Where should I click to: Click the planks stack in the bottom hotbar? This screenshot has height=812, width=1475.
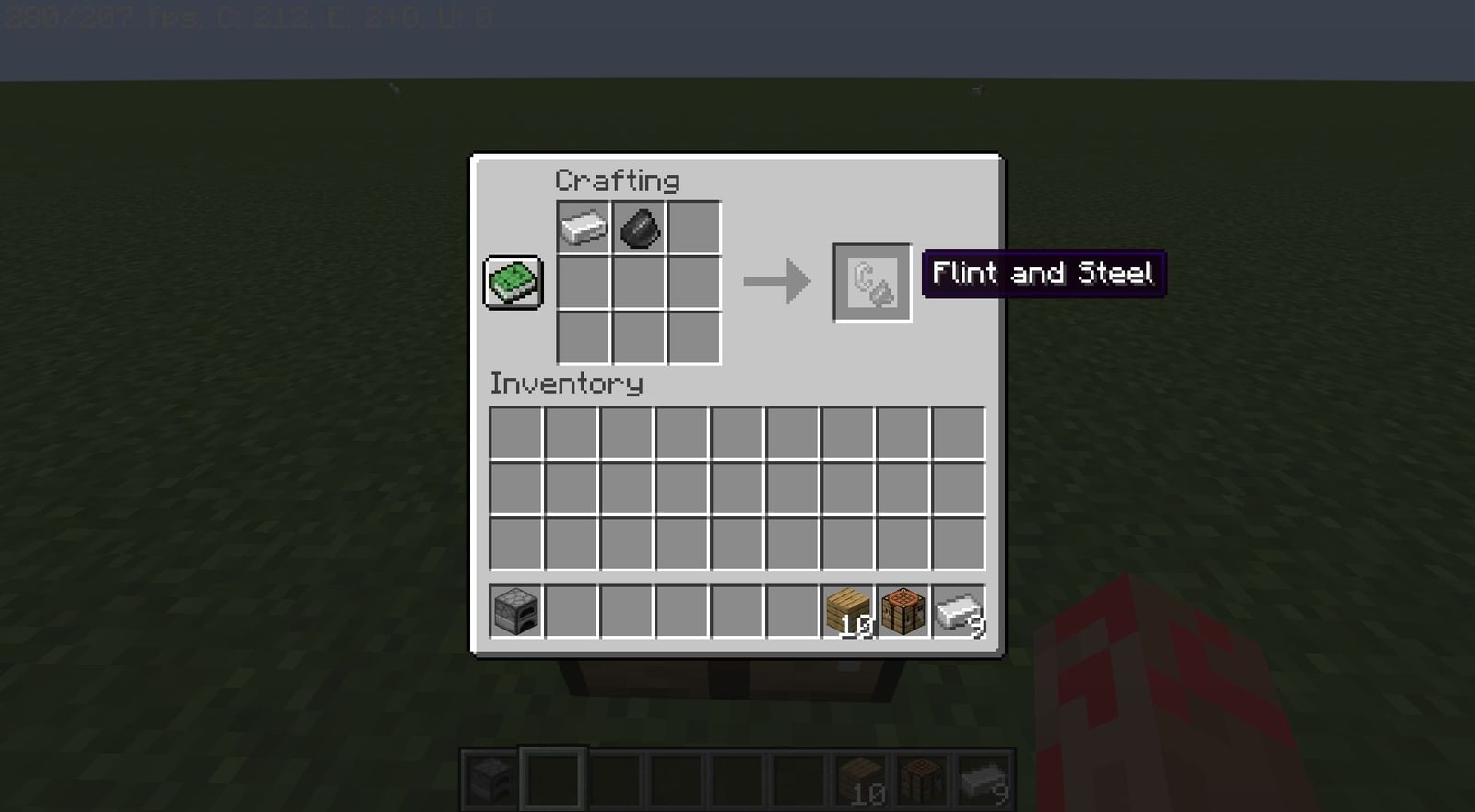tap(858, 777)
